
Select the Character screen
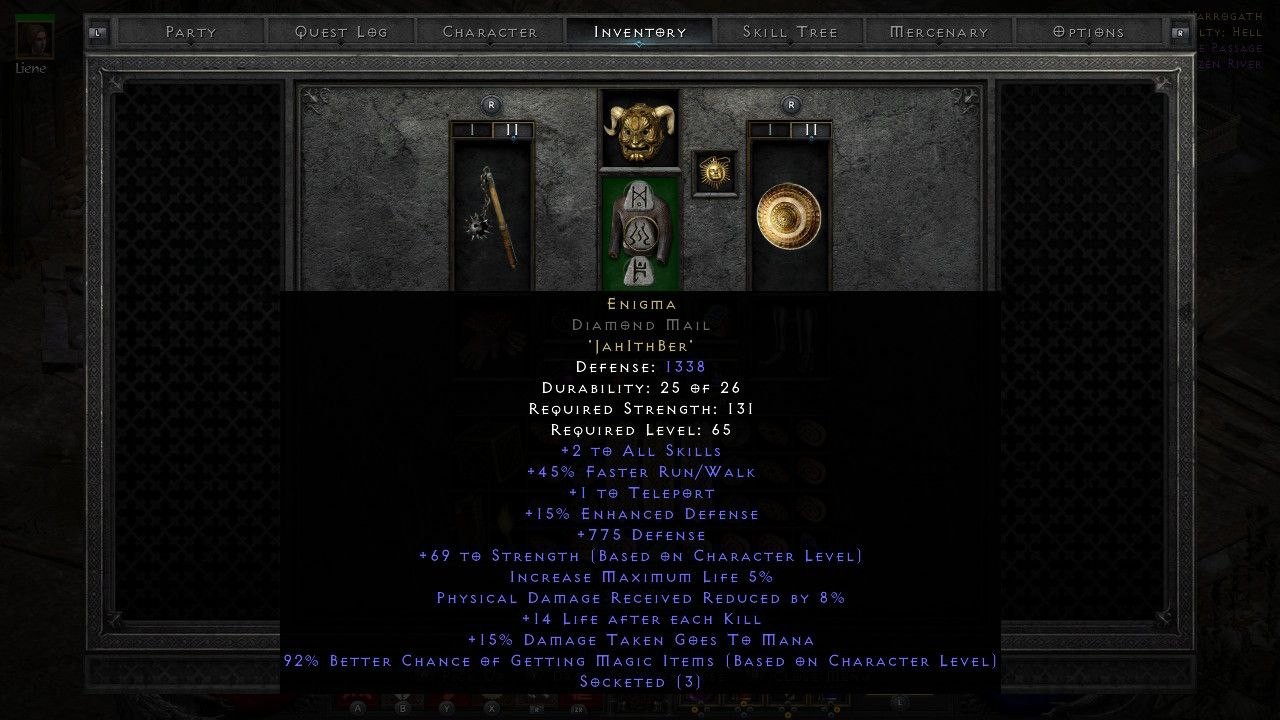tap(489, 31)
